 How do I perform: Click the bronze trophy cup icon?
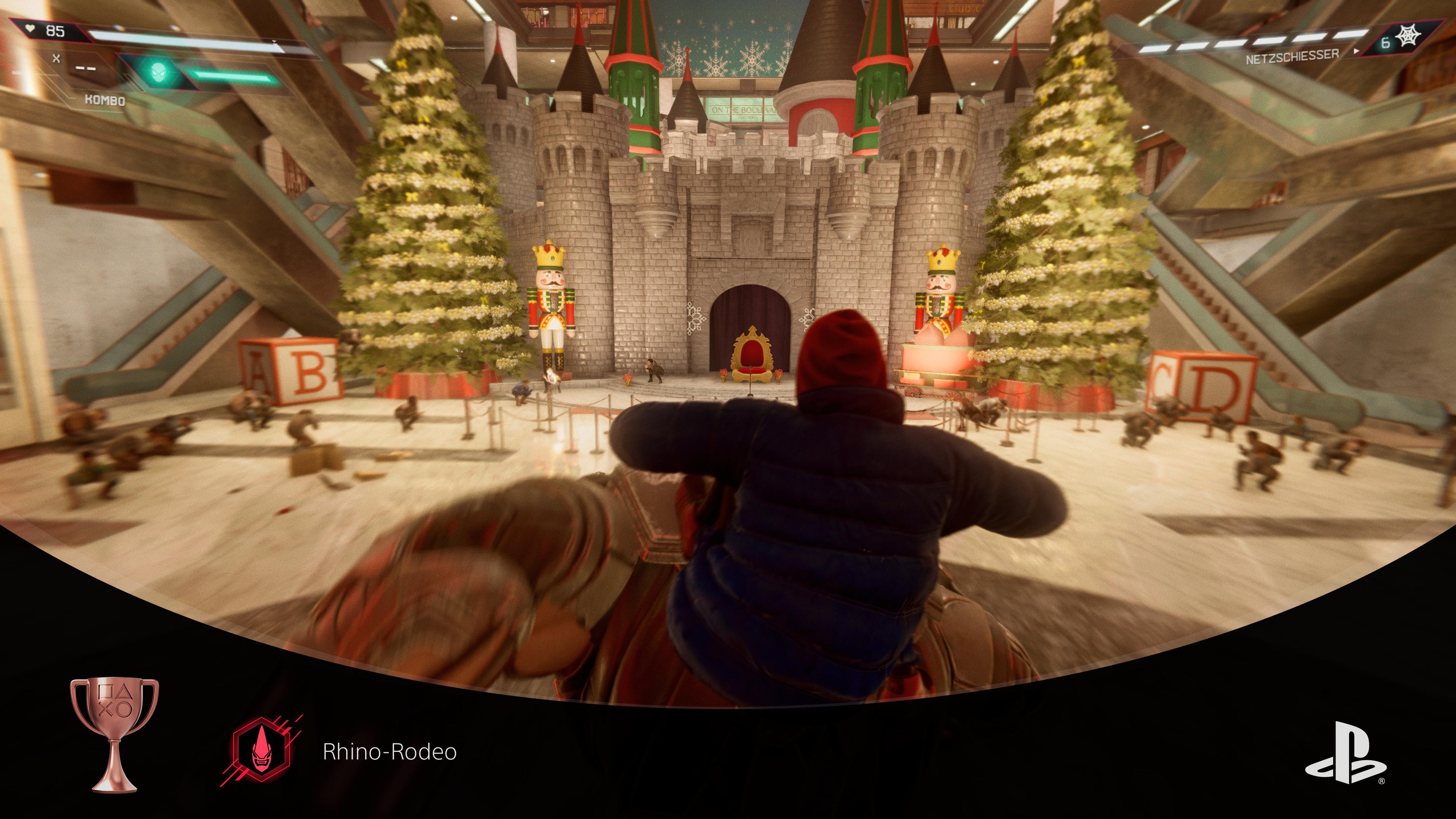pyautogui.click(x=114, y=734)
